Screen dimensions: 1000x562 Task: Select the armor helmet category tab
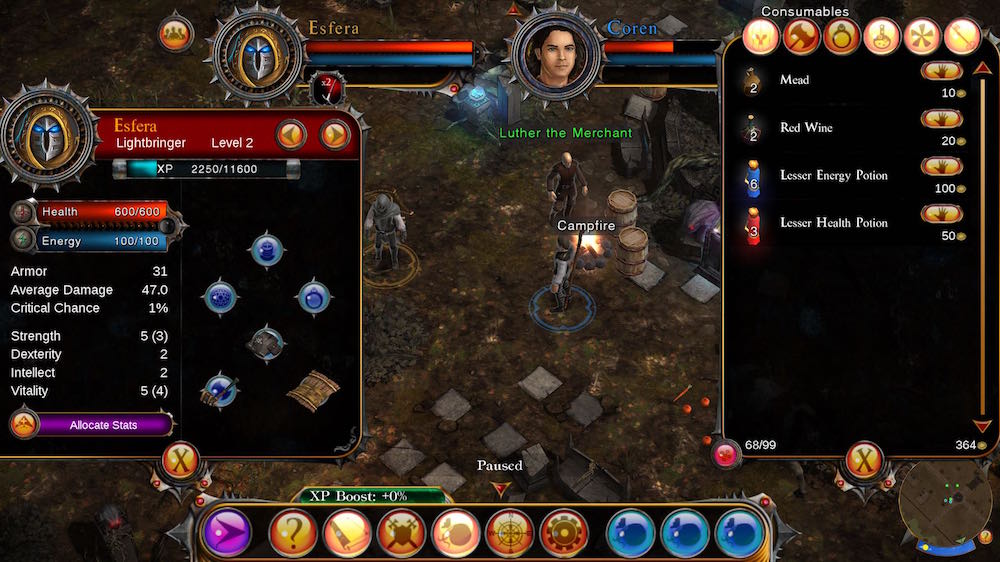(761, 38)
